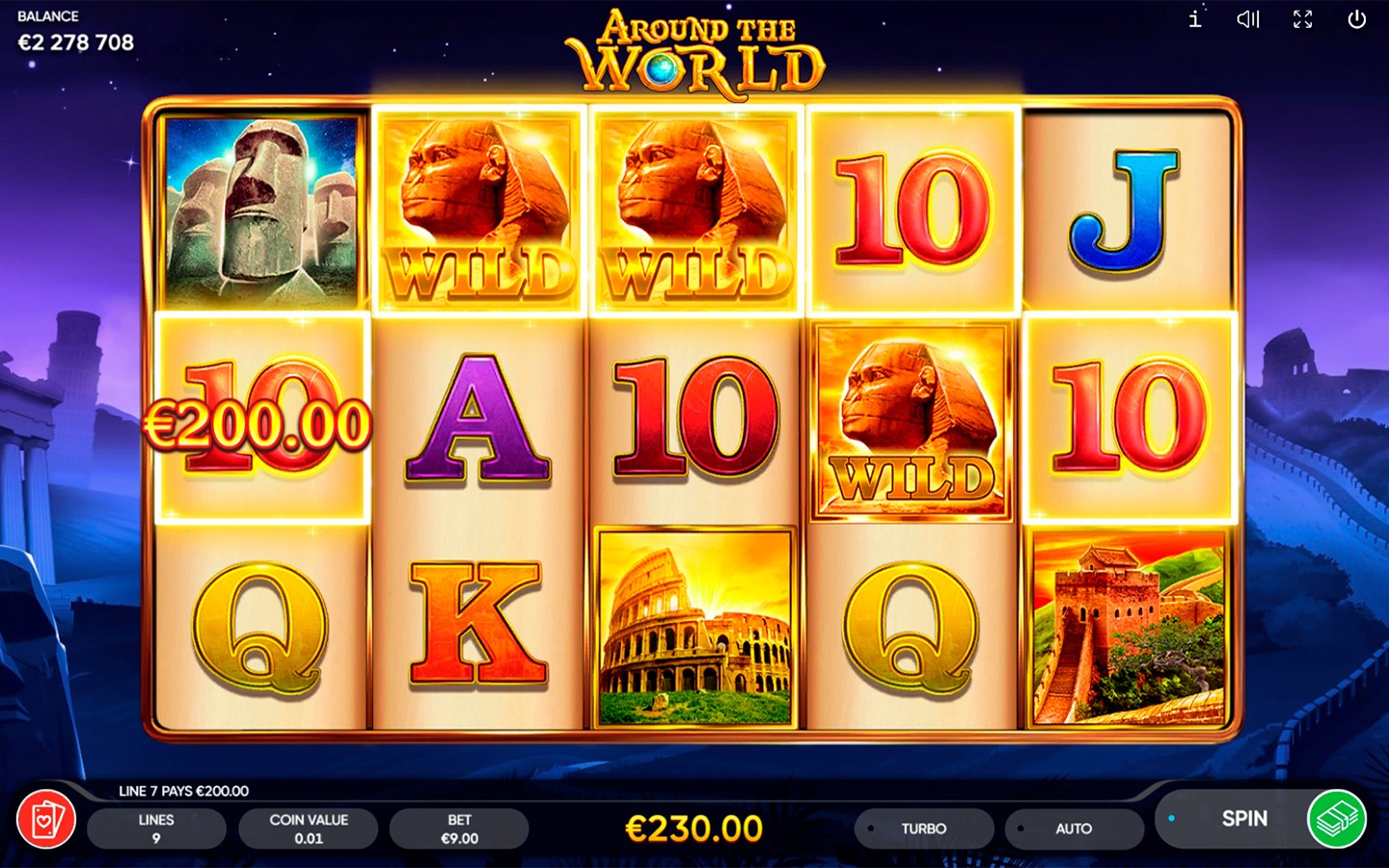Screen dimensions: 1389x868
Task: Switch to fullscreen mode
Action: (1302, 19)
